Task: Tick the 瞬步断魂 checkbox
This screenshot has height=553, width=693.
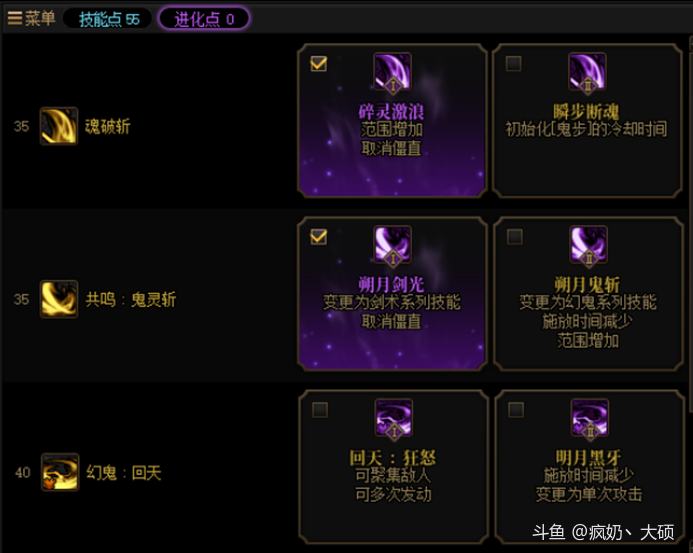Action: pyautogui.click(x=514, y=64)
